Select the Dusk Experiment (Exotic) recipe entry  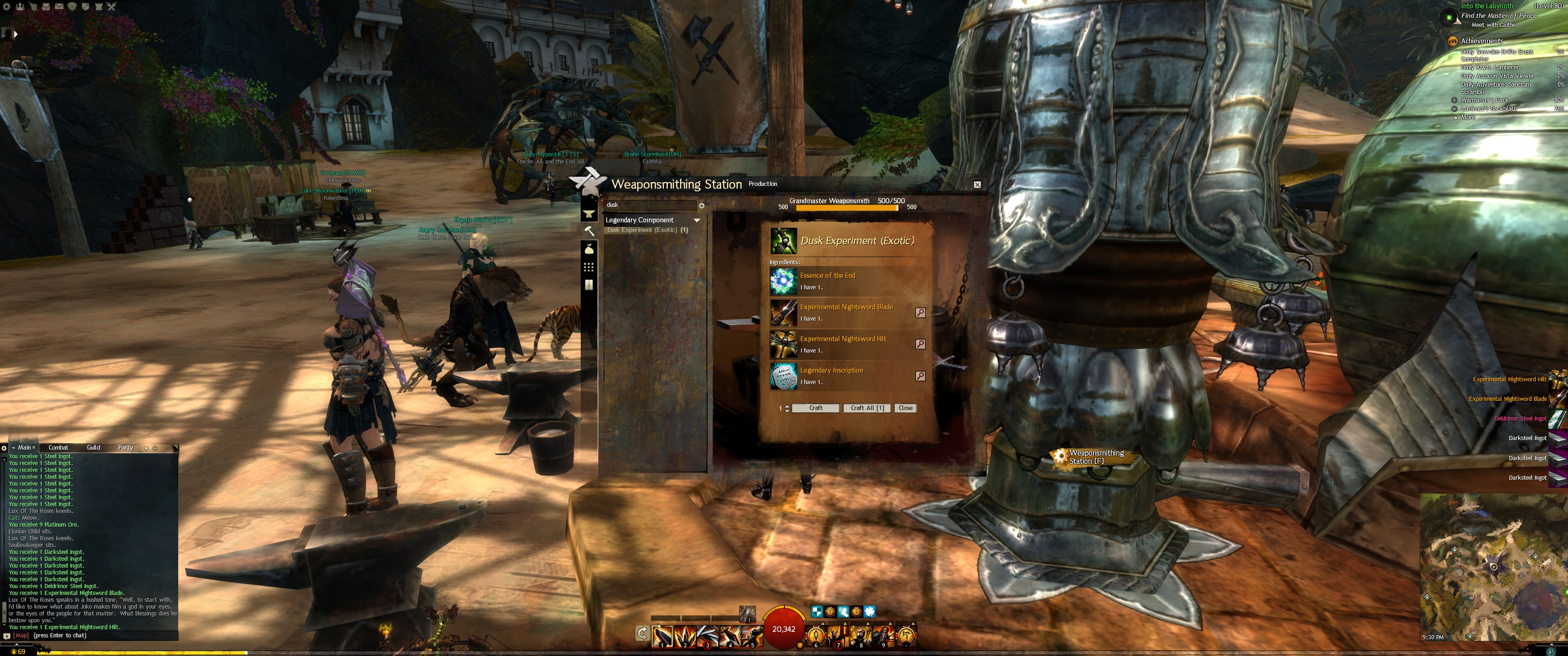pos(647,230)
